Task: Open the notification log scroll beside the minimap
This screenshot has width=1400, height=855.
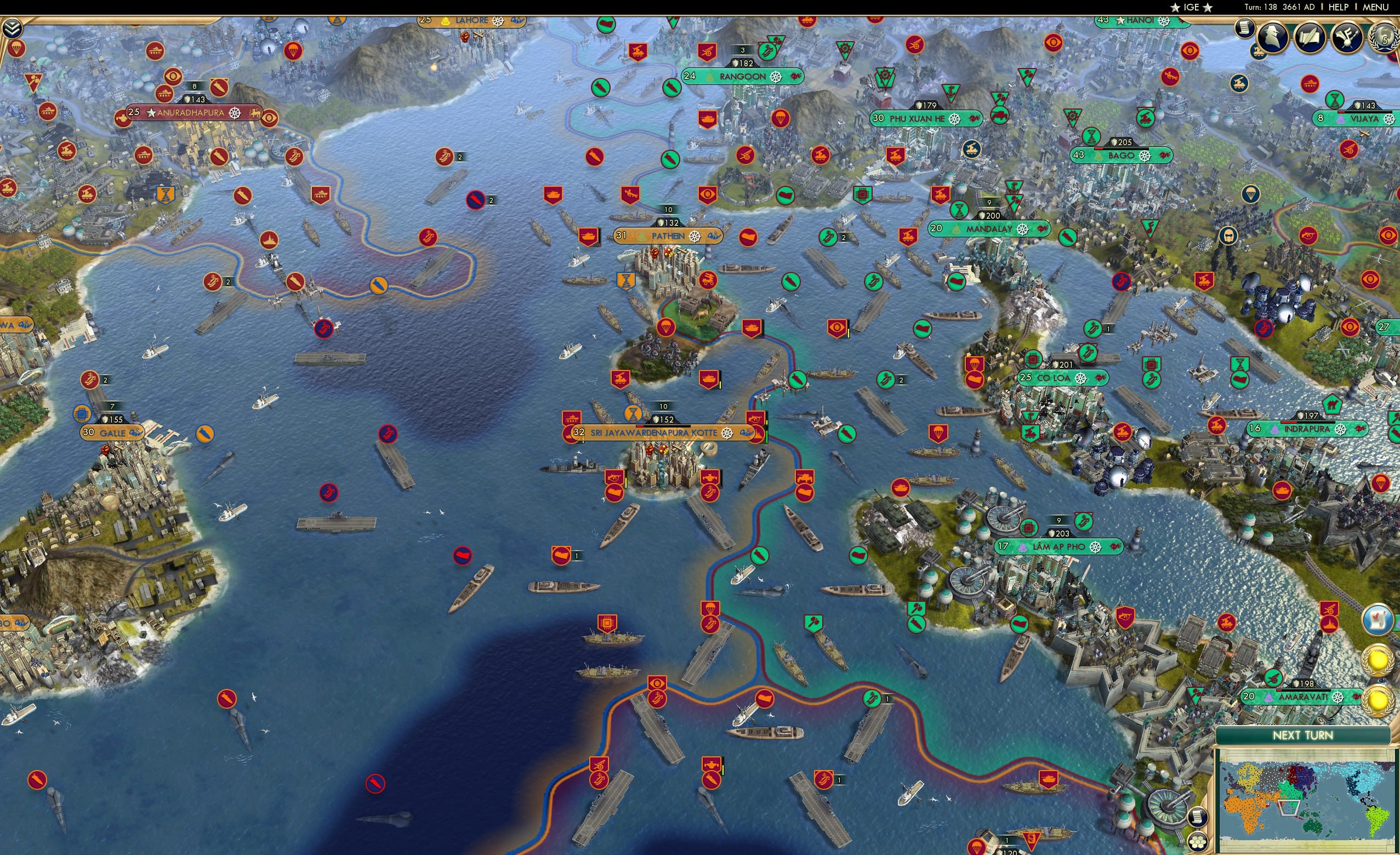Action: [x=1198, y=818]
